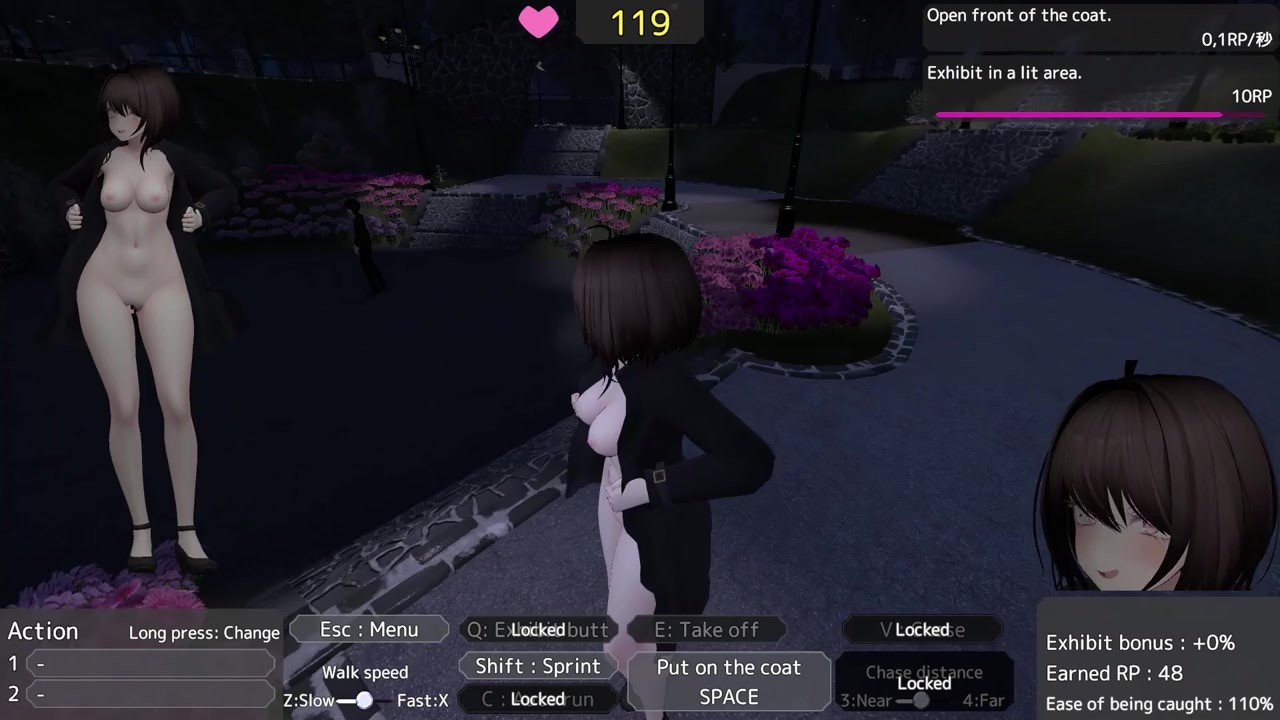
Task: Click the 119 RP counter display
Action: tap(639, 21)
